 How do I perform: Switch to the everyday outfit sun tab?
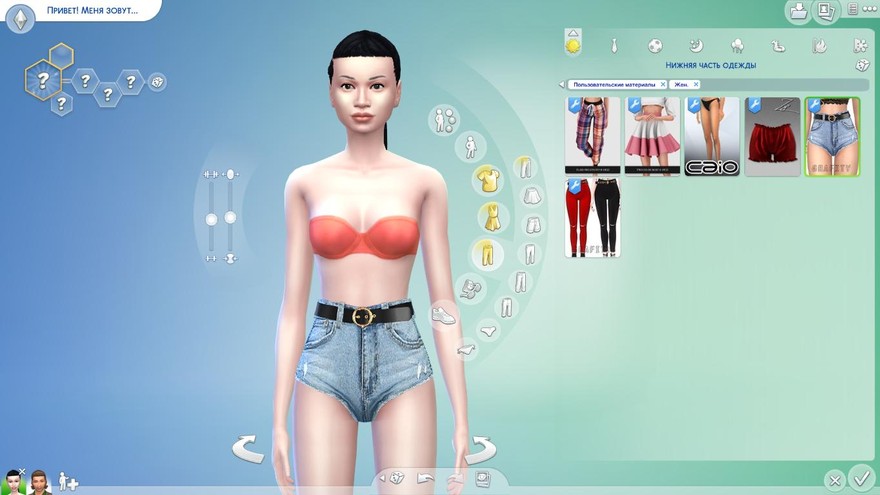573,45
